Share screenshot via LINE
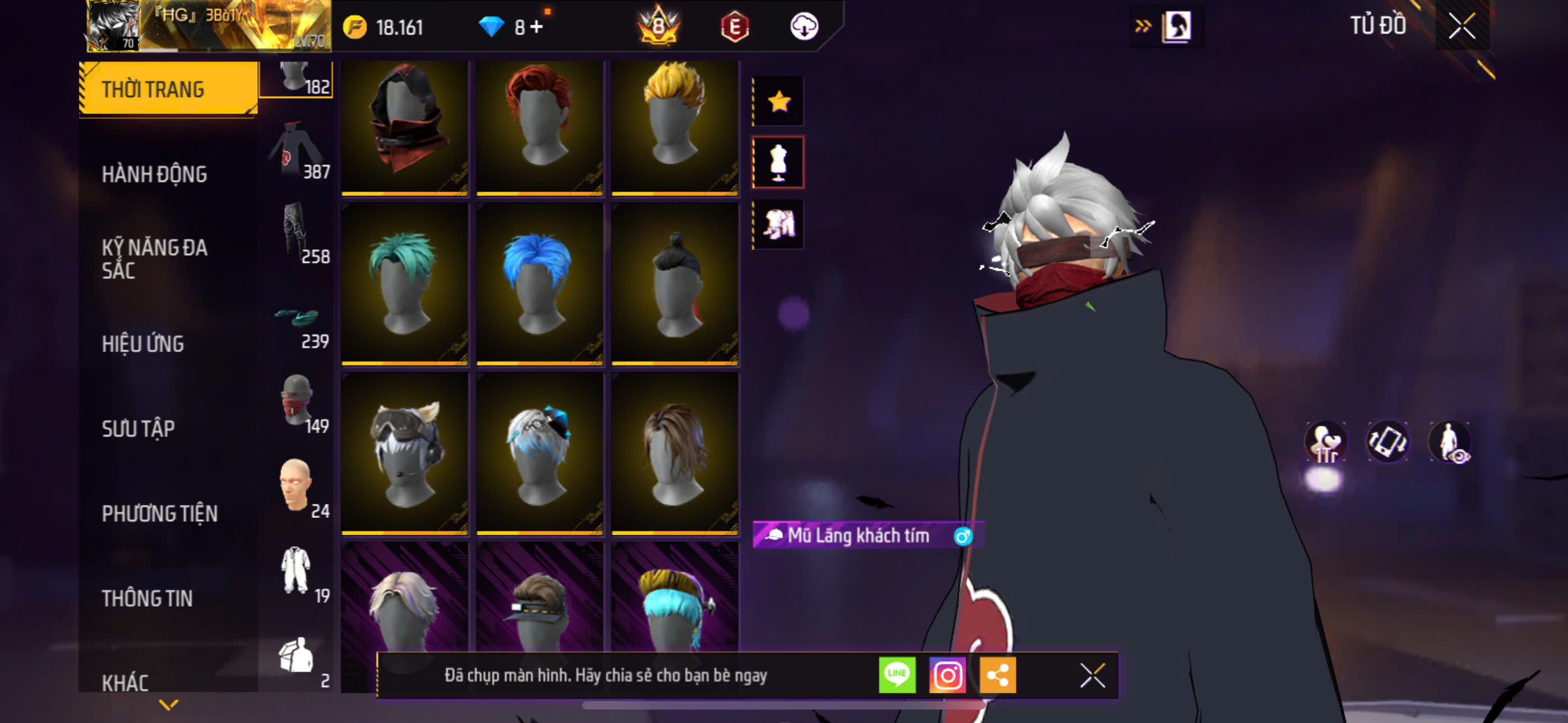This screenshot has width=1568, height=723. pos(897,675)
